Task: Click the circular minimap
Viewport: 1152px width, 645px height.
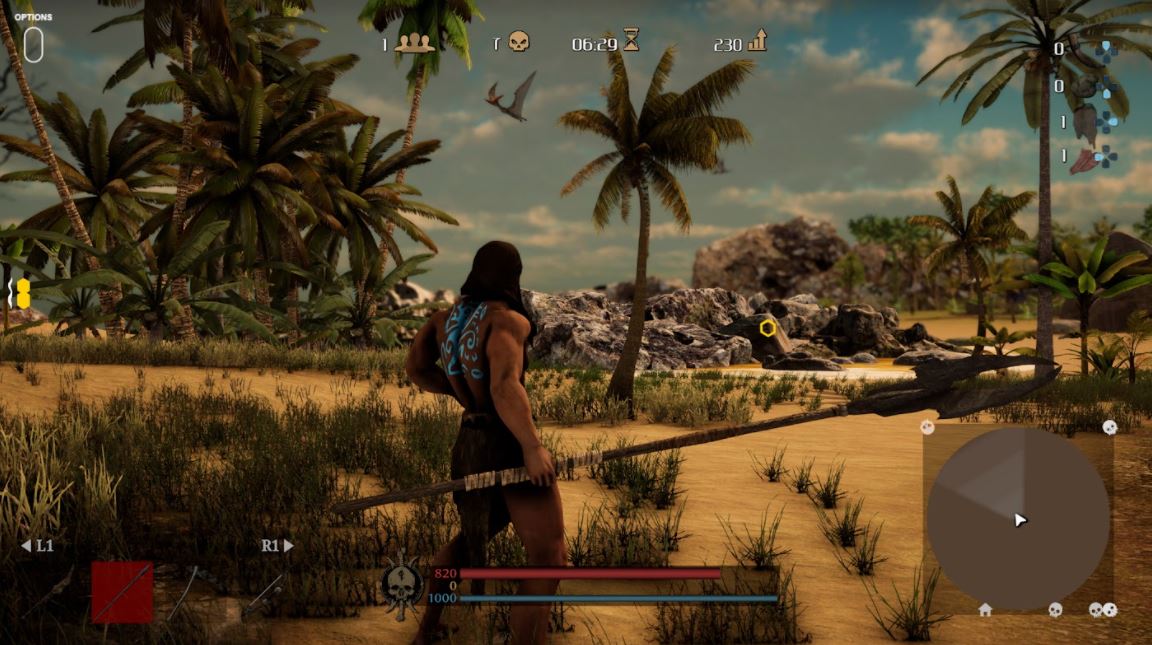Action: 1017,519
